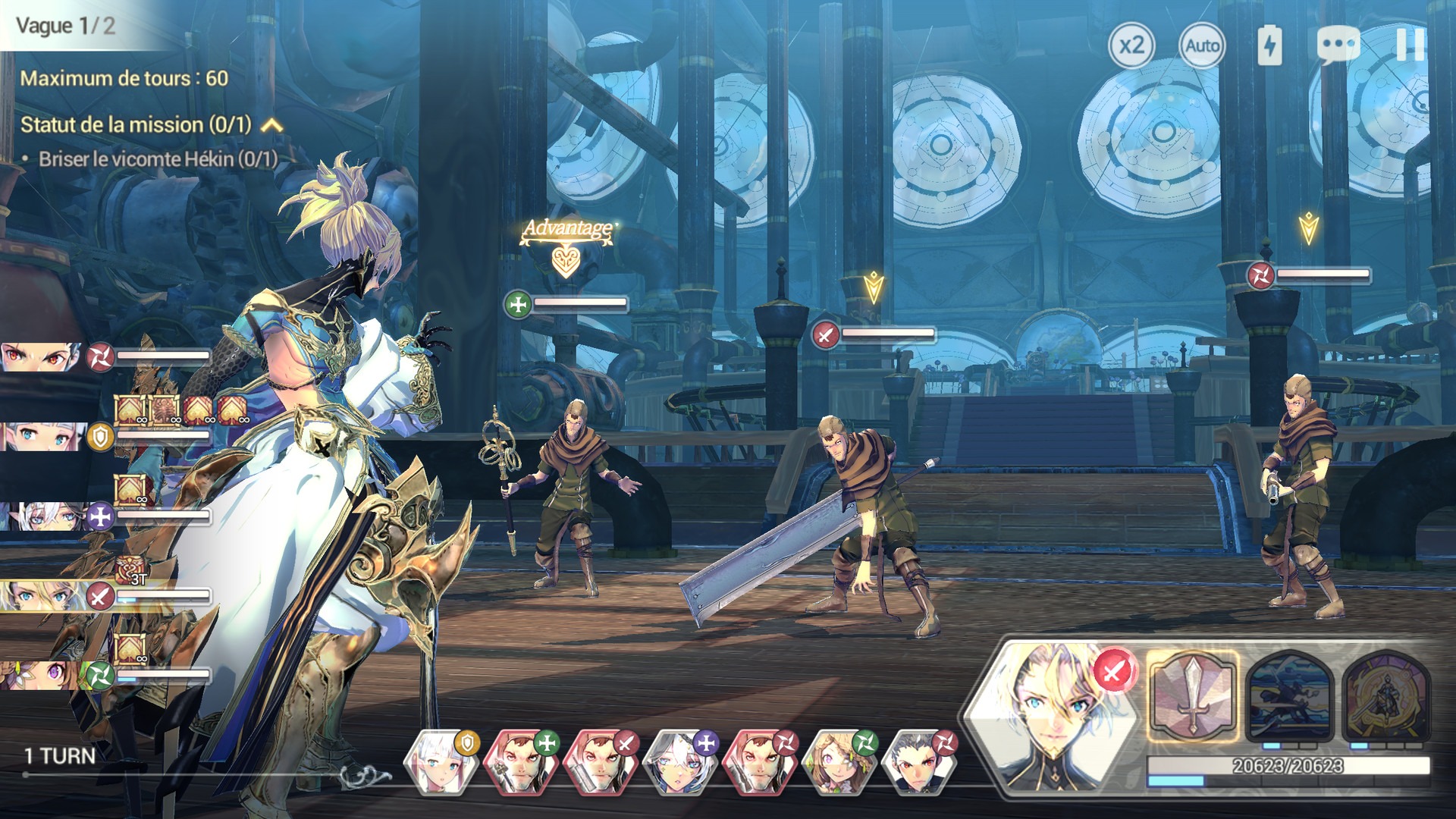Tap the dark-haired portrait ending the turn order
Screen dimensions: 1456x819
point(919,762)
